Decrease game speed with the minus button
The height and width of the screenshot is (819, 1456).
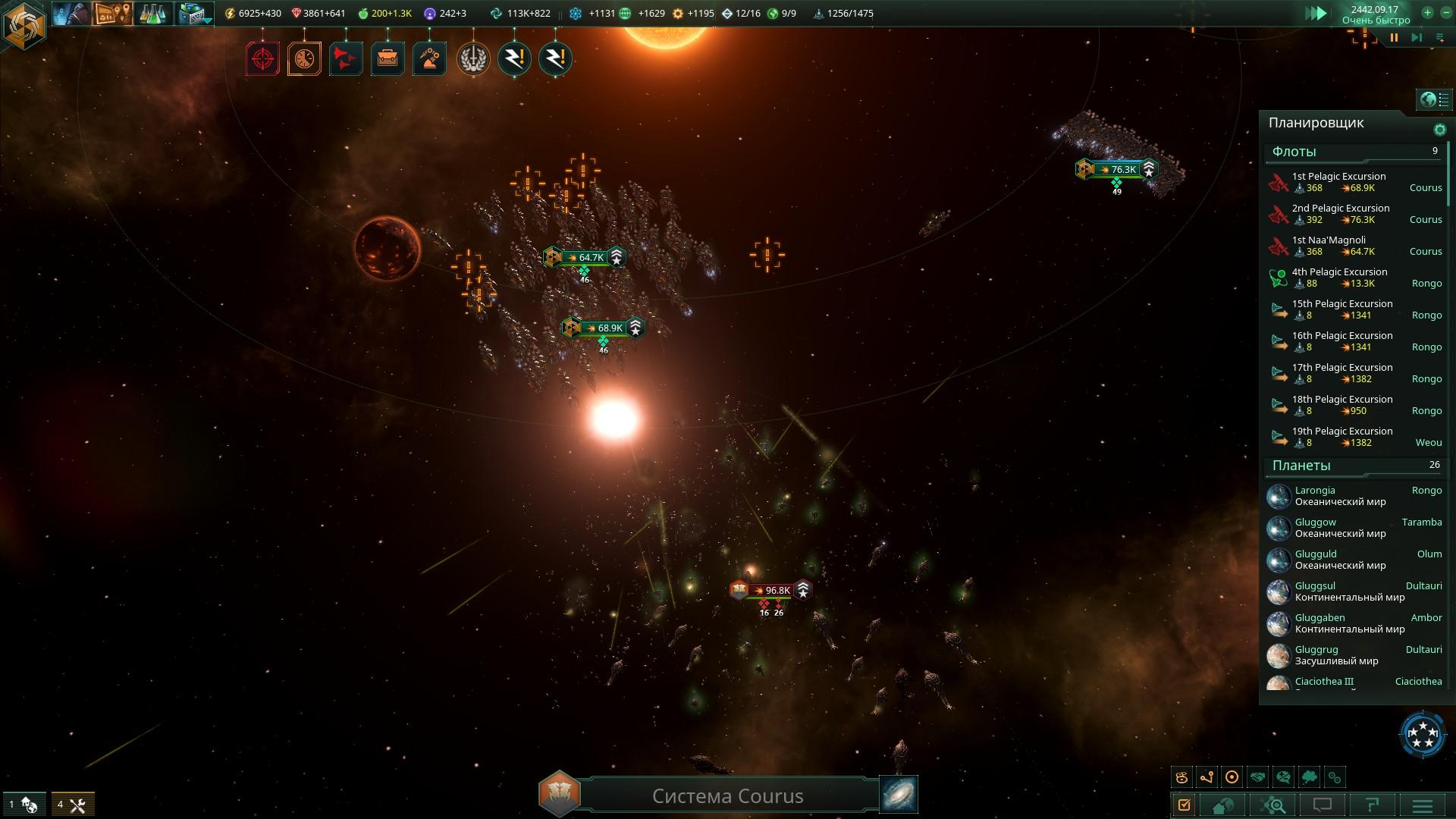pyautogui.click(x=1445, y=13)
